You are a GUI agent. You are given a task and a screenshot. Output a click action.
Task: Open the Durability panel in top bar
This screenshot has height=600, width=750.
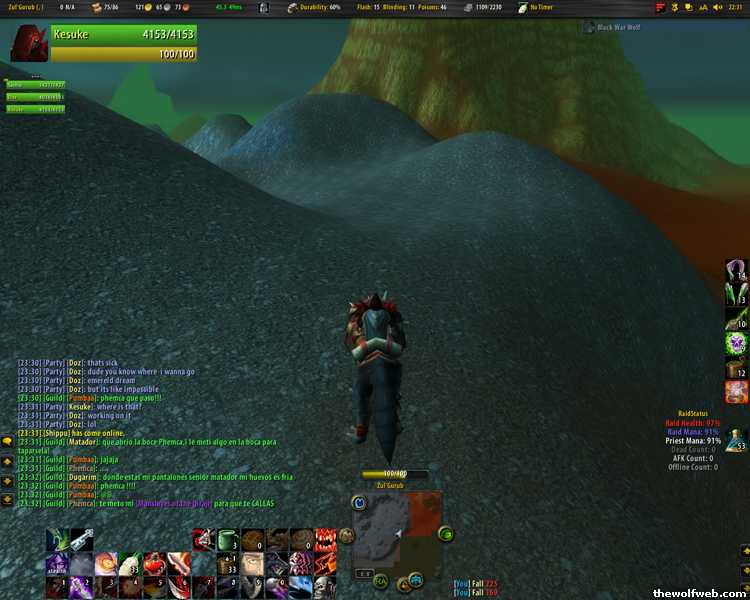coord(313,7)
